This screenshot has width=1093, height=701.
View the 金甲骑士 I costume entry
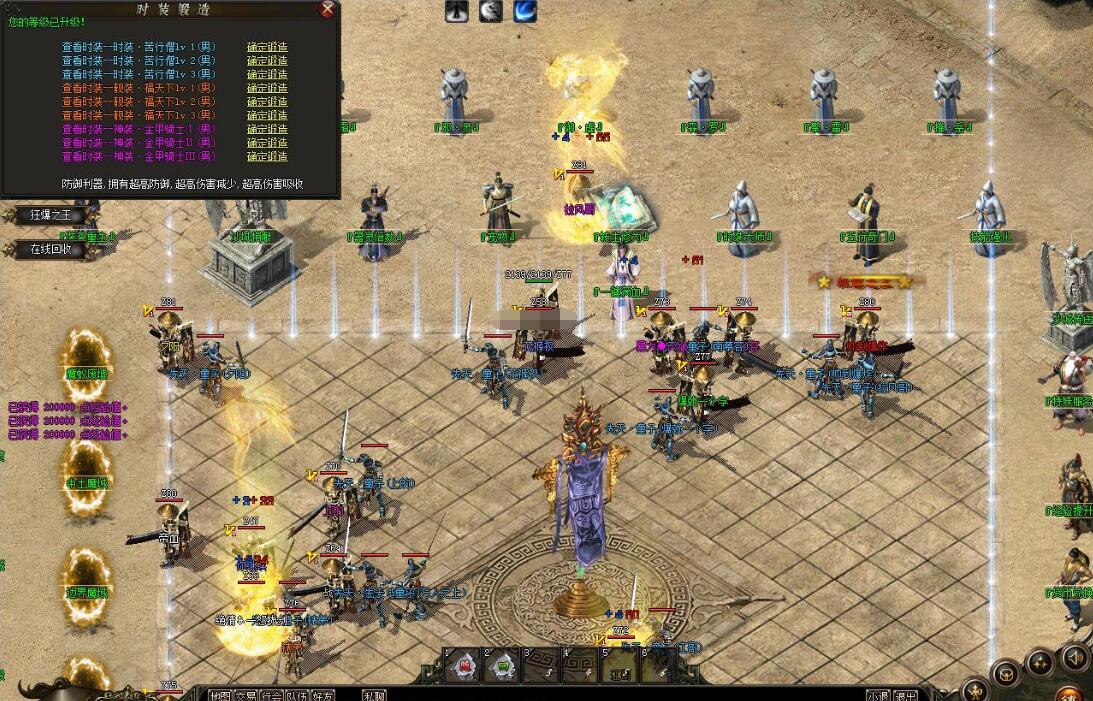[138, 129]
